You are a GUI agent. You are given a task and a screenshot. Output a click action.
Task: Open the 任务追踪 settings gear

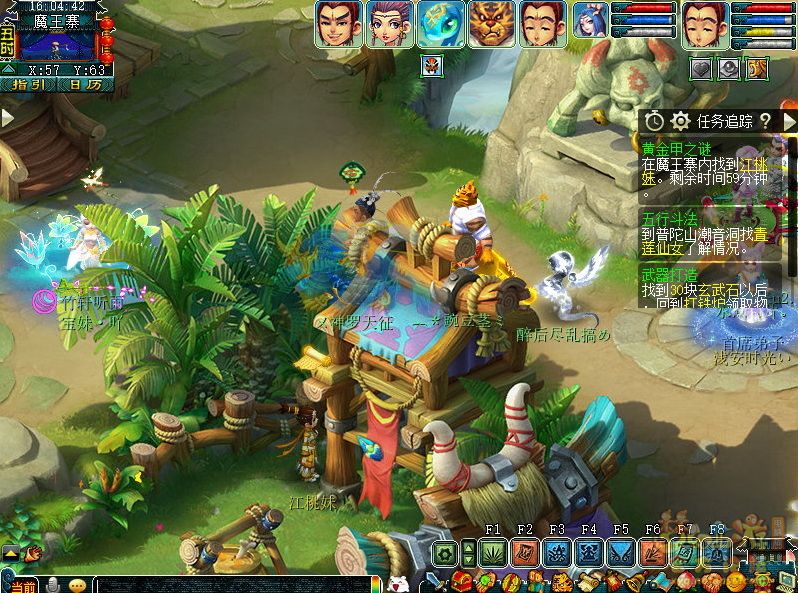681,121
